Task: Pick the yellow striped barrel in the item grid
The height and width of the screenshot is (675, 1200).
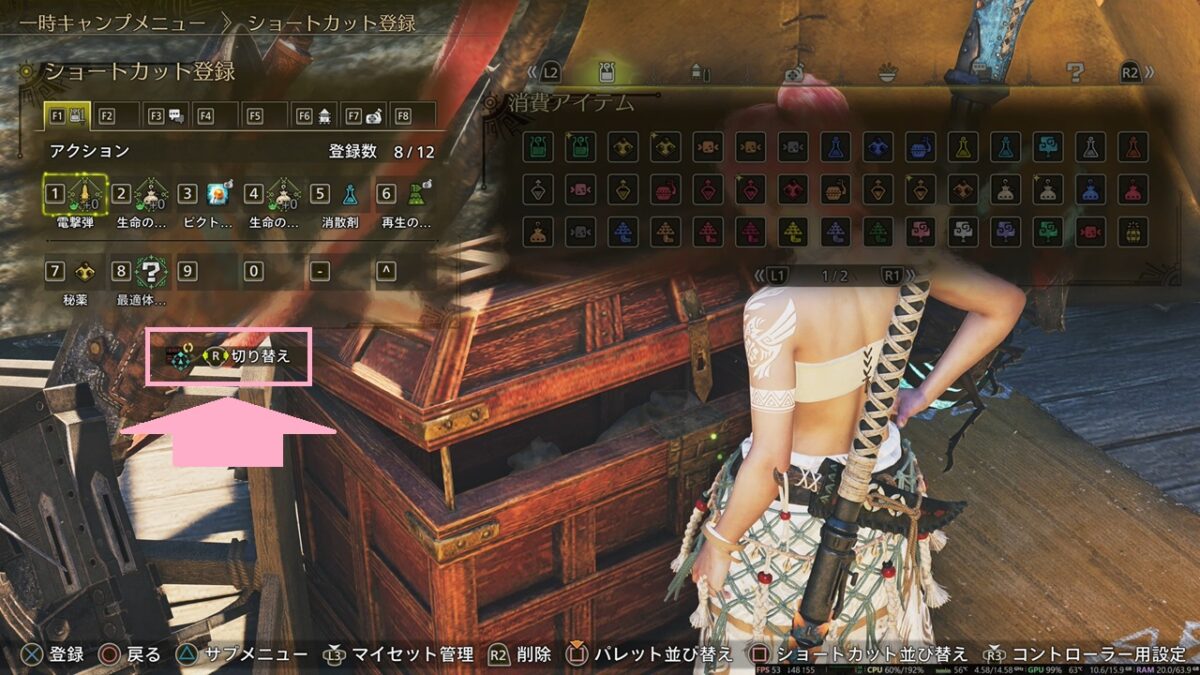Action: tap(1133, 232)
